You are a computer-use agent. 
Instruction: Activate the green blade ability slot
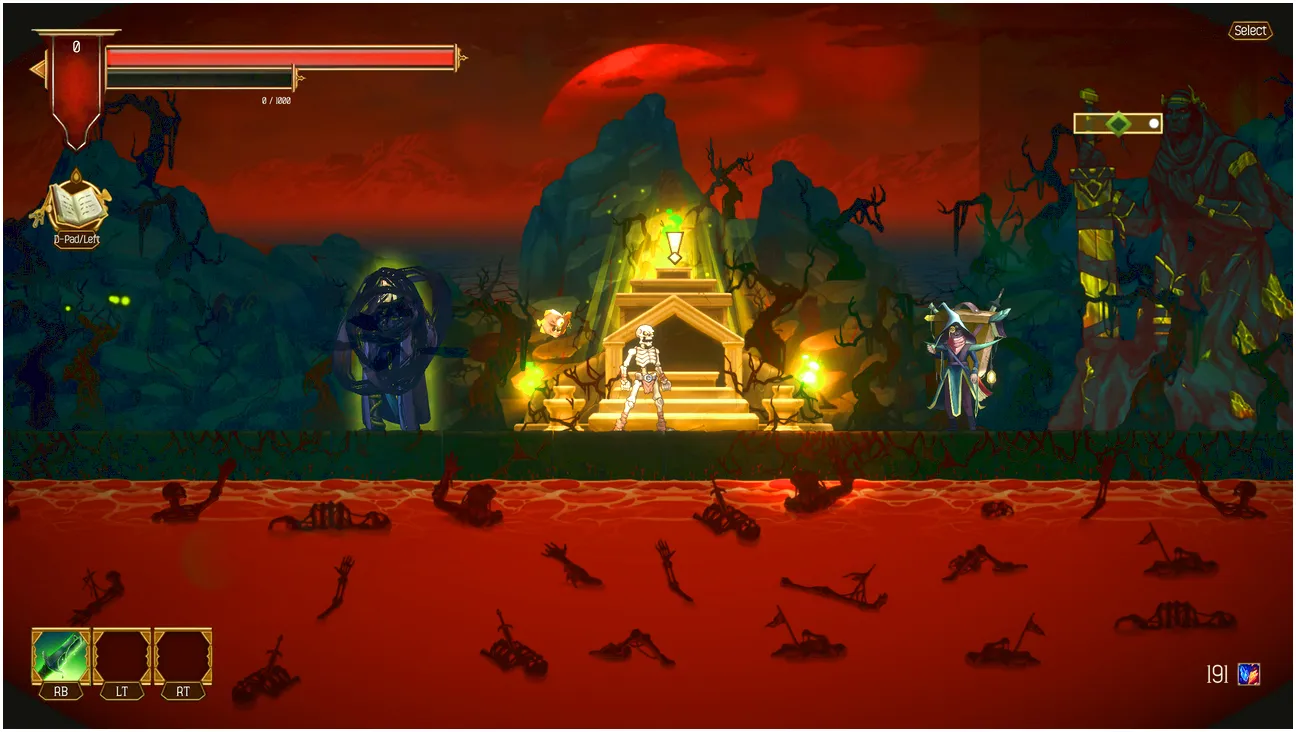point(61,656)
